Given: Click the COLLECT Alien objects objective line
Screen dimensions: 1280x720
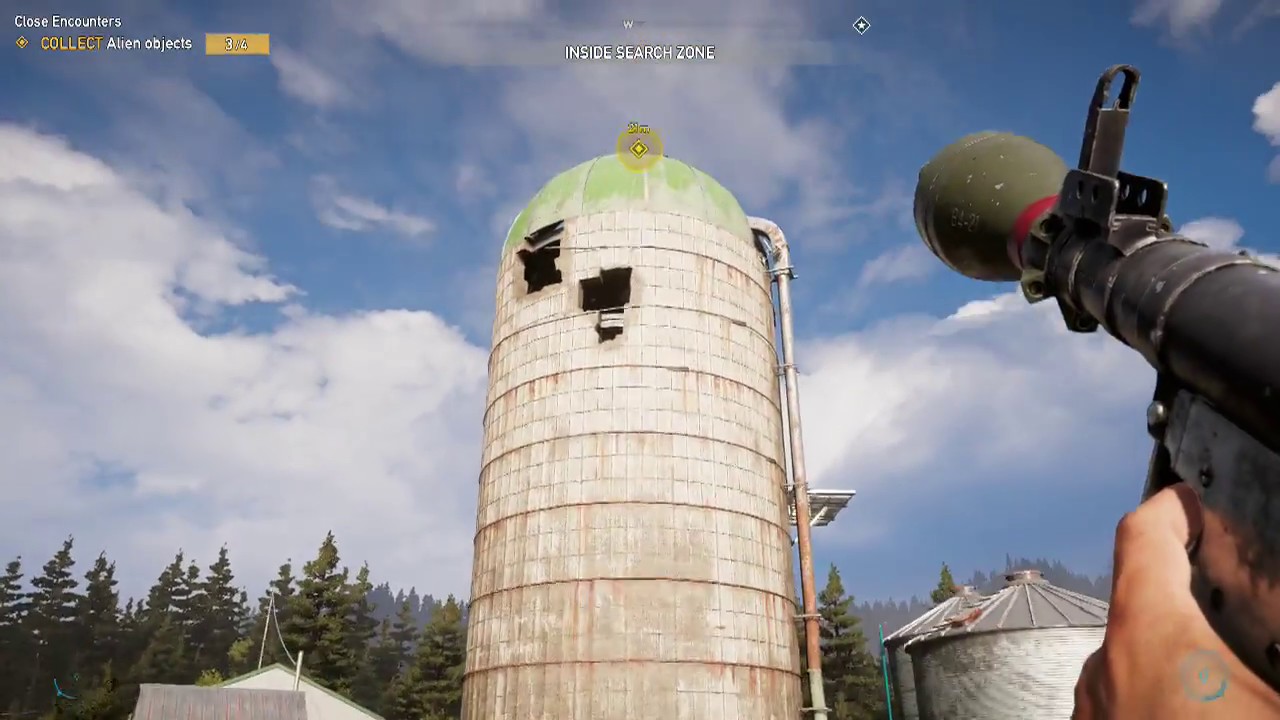Looking at the screenshot, I should [x=116, y=44].
